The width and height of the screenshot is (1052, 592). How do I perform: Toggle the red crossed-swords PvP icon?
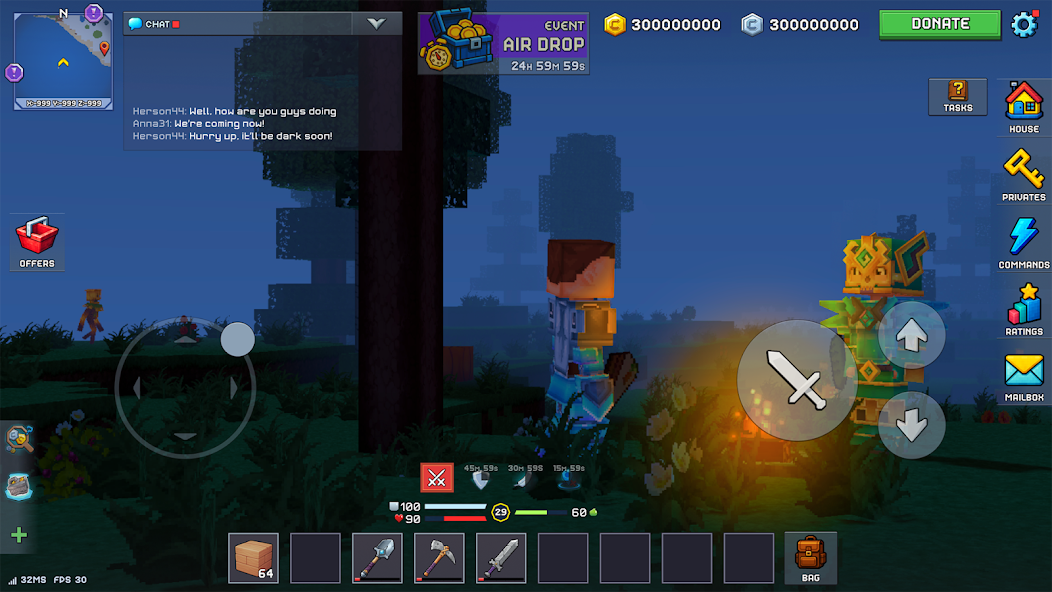click(x=436, y=478)
